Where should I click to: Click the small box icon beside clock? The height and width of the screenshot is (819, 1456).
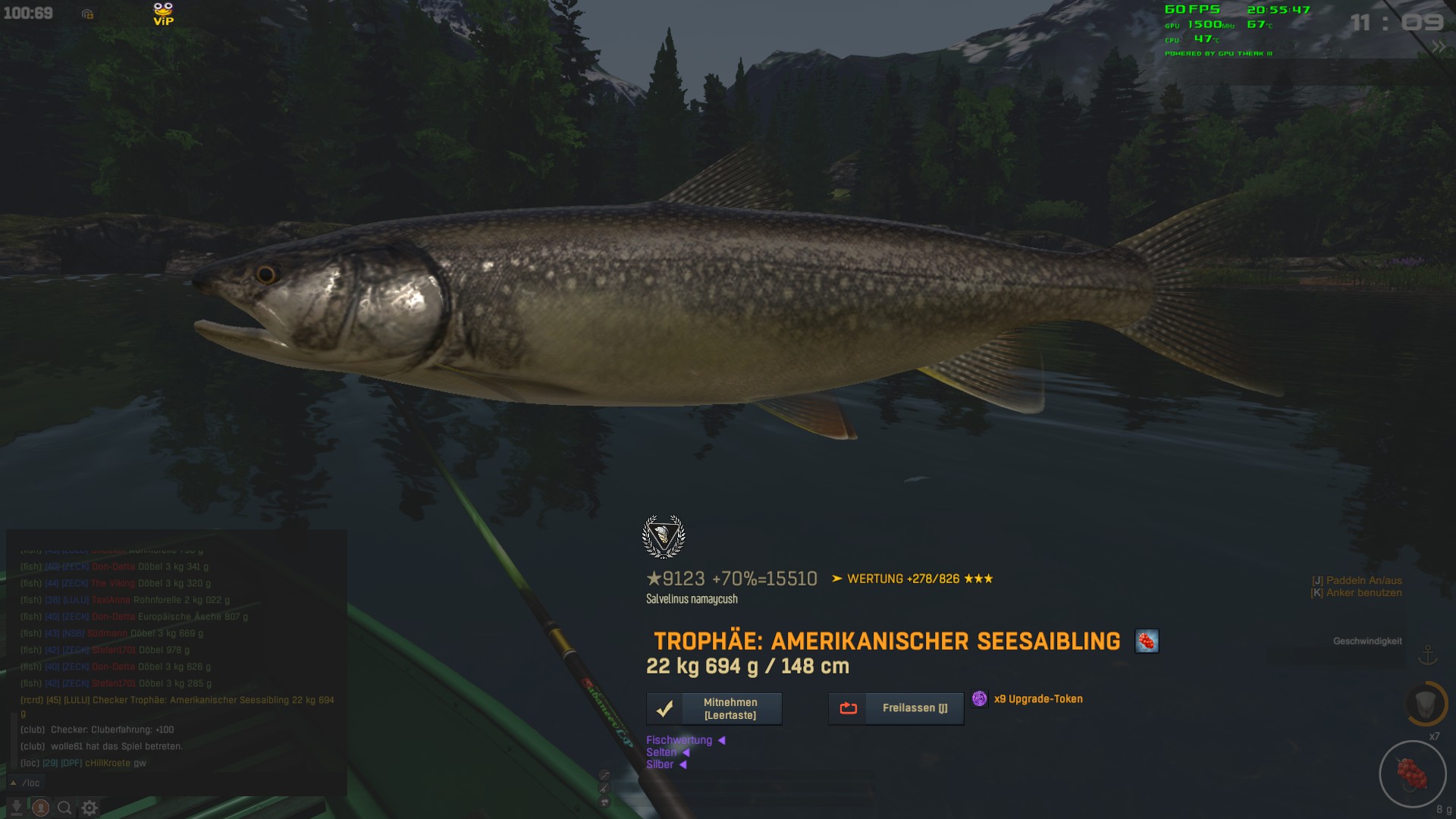(x=87, y=14)
